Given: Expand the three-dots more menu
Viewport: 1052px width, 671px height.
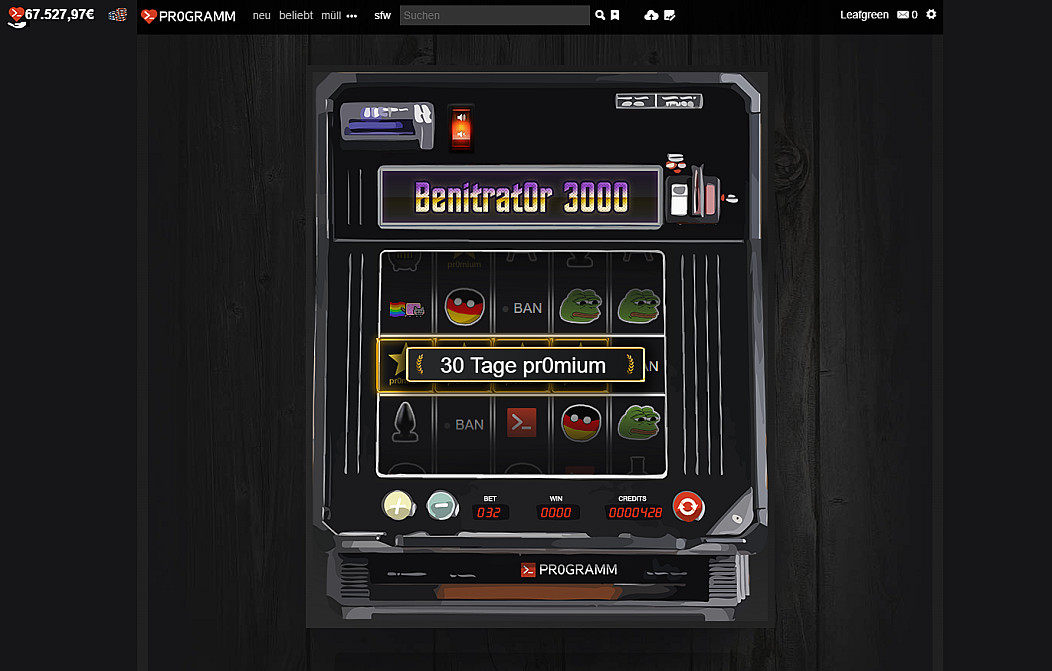Looking at the screenshot, I should click(352, 16).
